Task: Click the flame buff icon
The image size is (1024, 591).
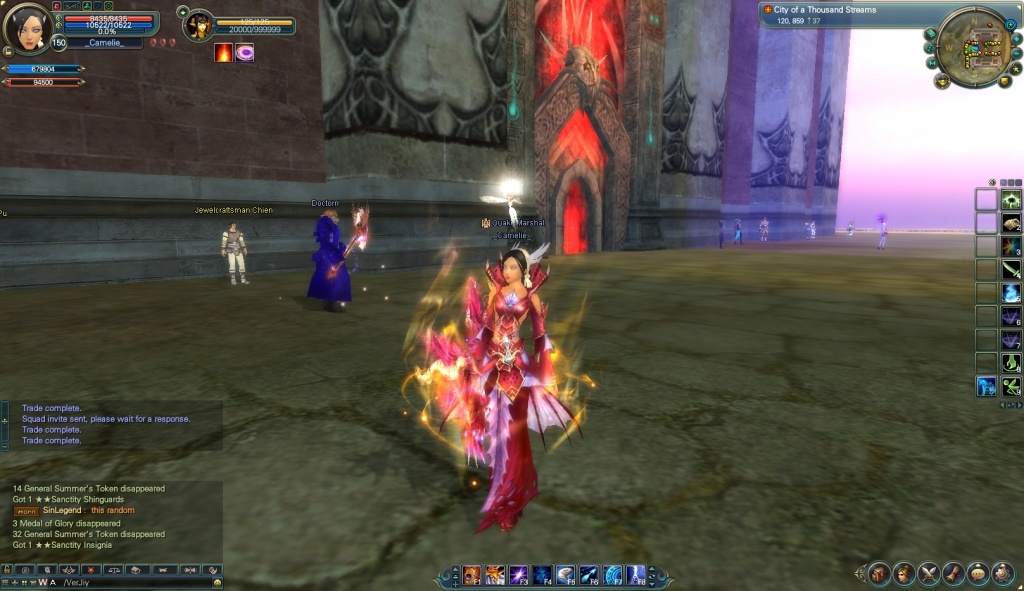Action: (x=223, y=52)
